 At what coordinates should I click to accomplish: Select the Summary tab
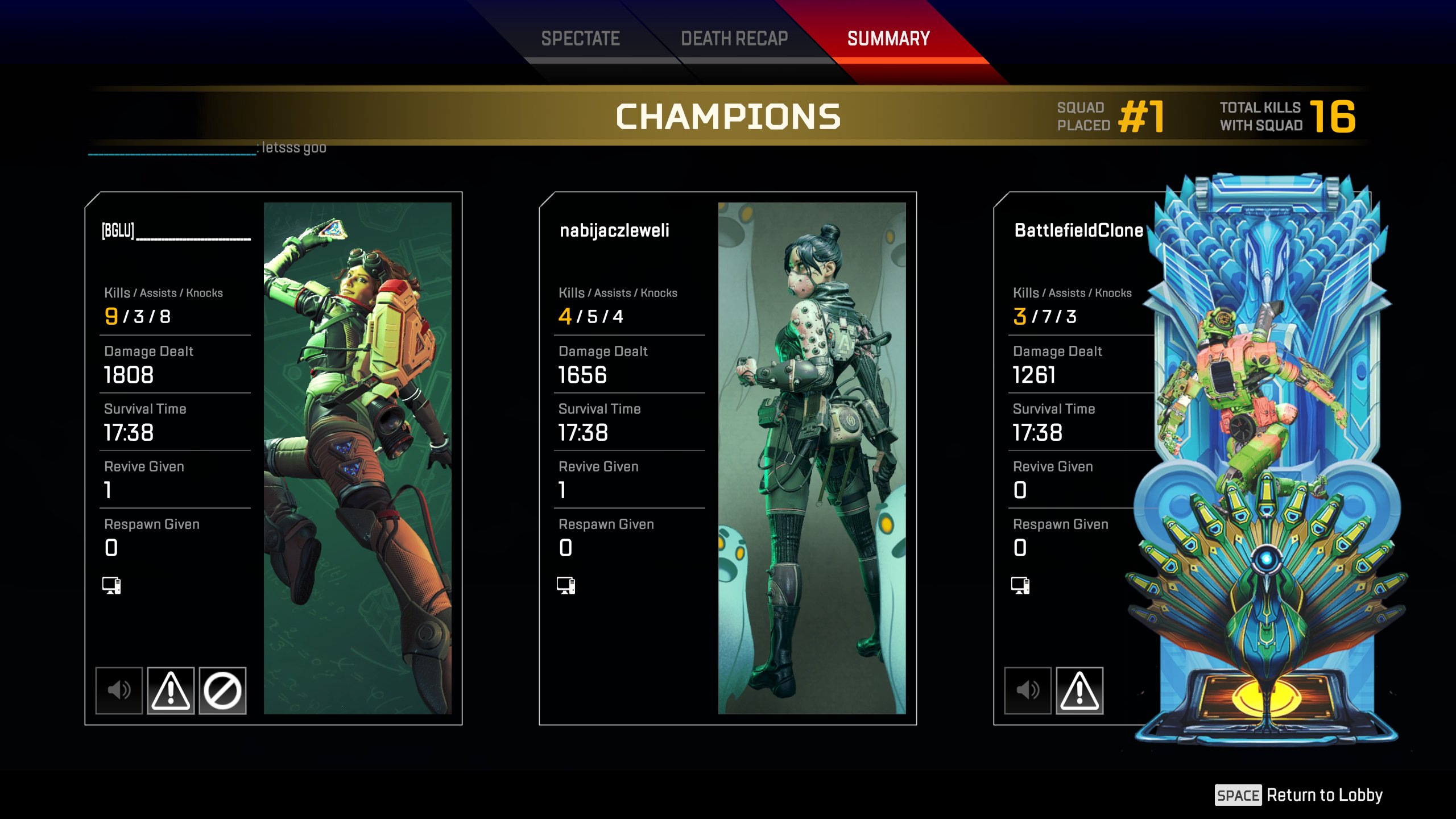pyautogui.click(x=888, y=39)
